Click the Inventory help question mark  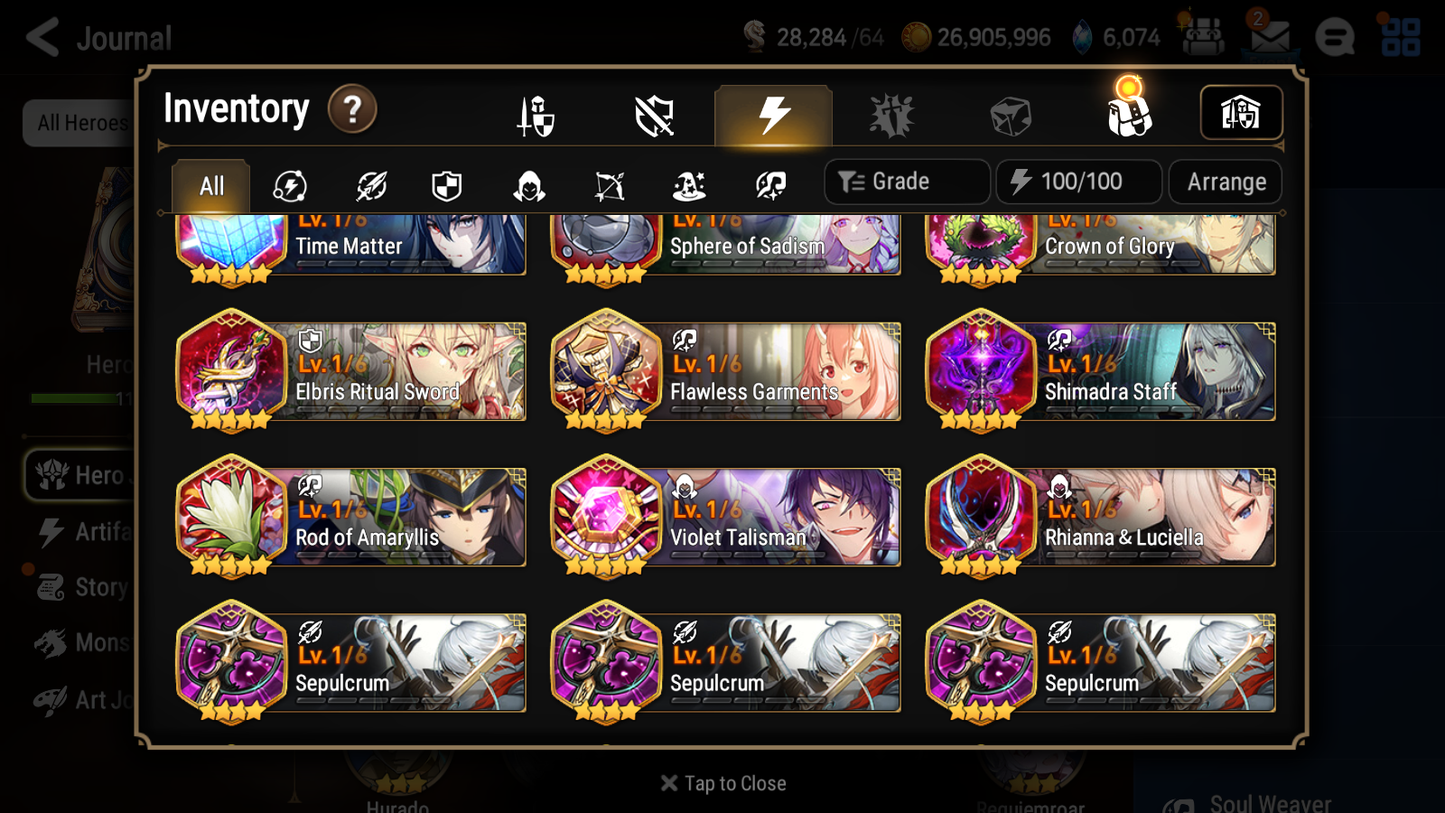coord(352,110)
